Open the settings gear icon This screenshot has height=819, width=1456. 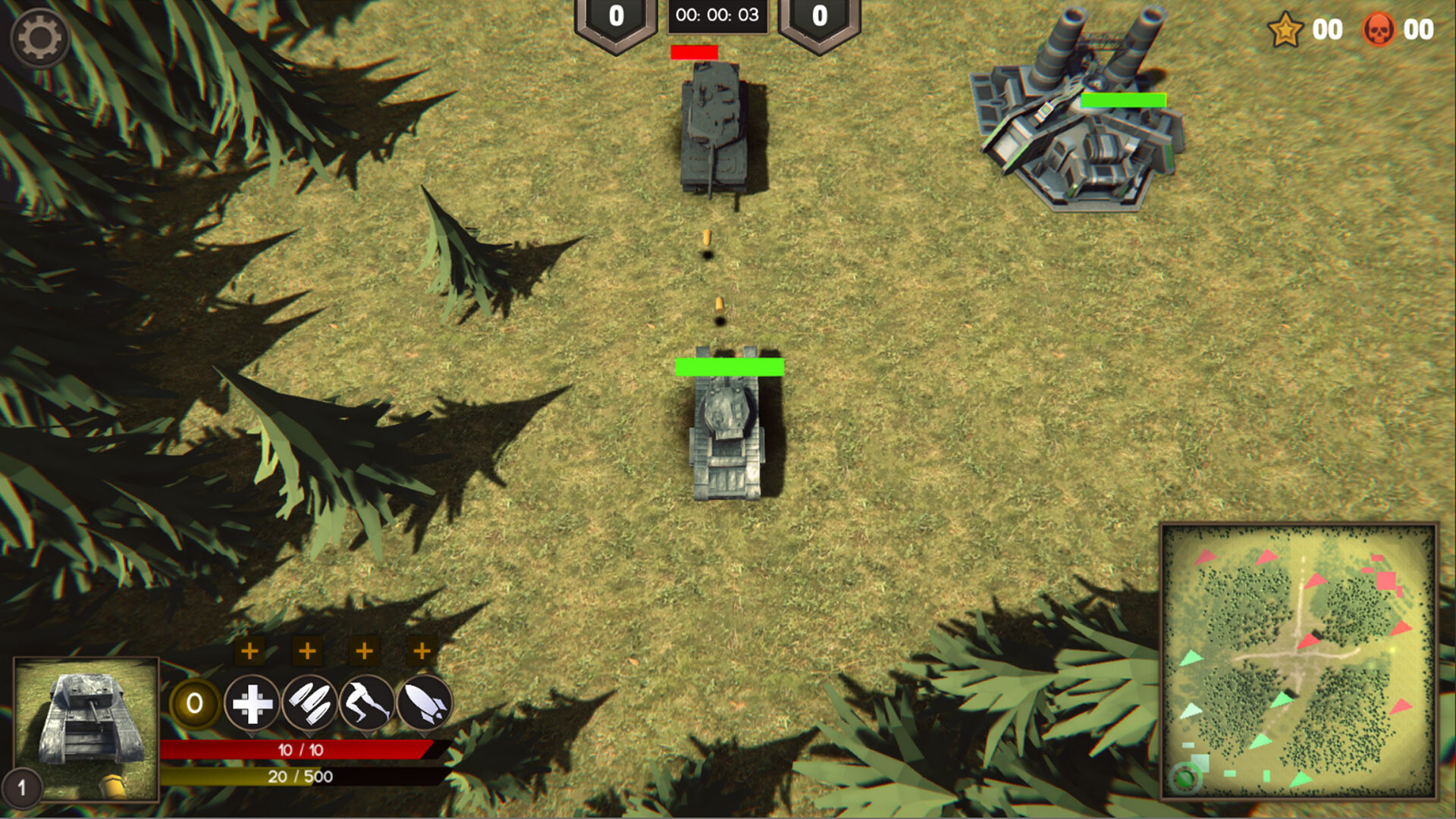pos(42,36)
